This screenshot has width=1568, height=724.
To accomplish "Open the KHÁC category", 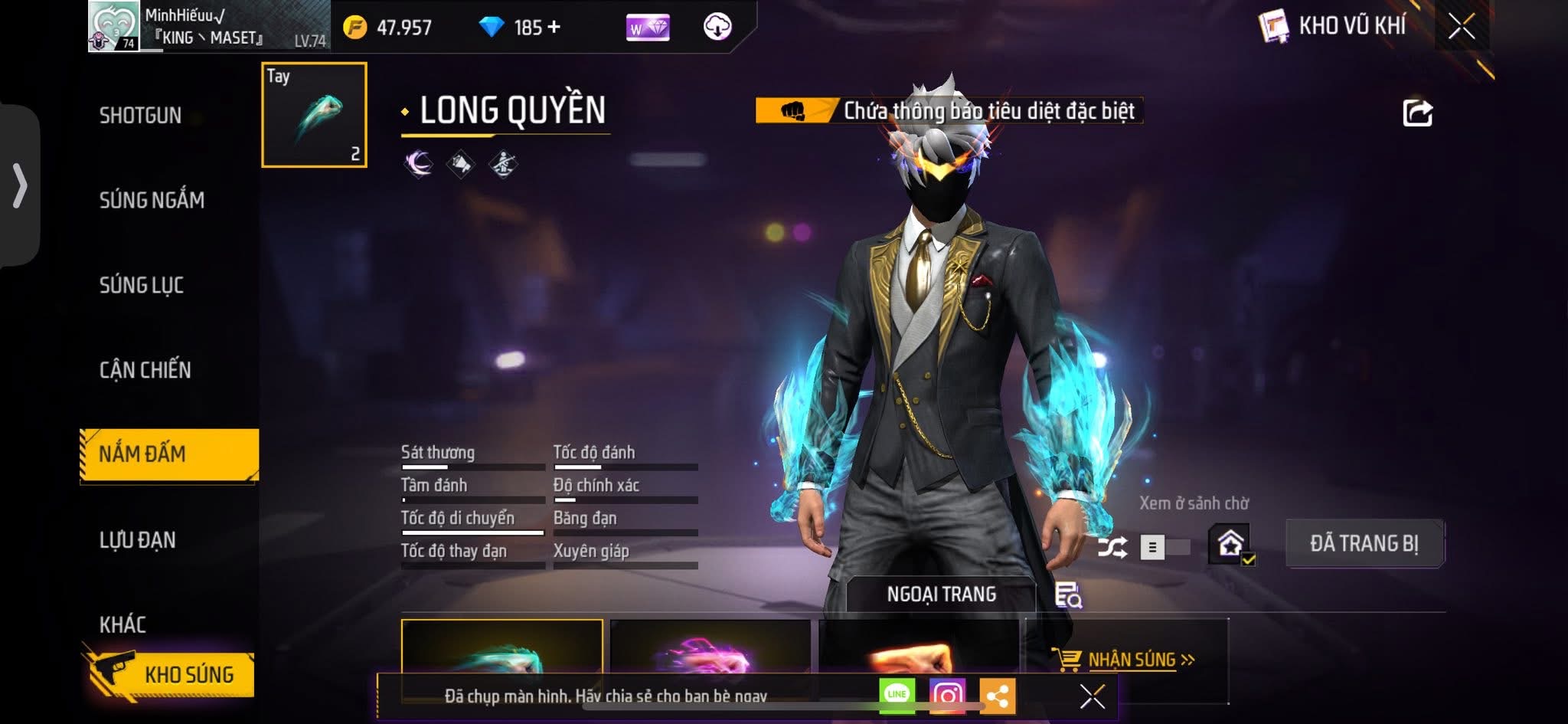I will [122, 624].
